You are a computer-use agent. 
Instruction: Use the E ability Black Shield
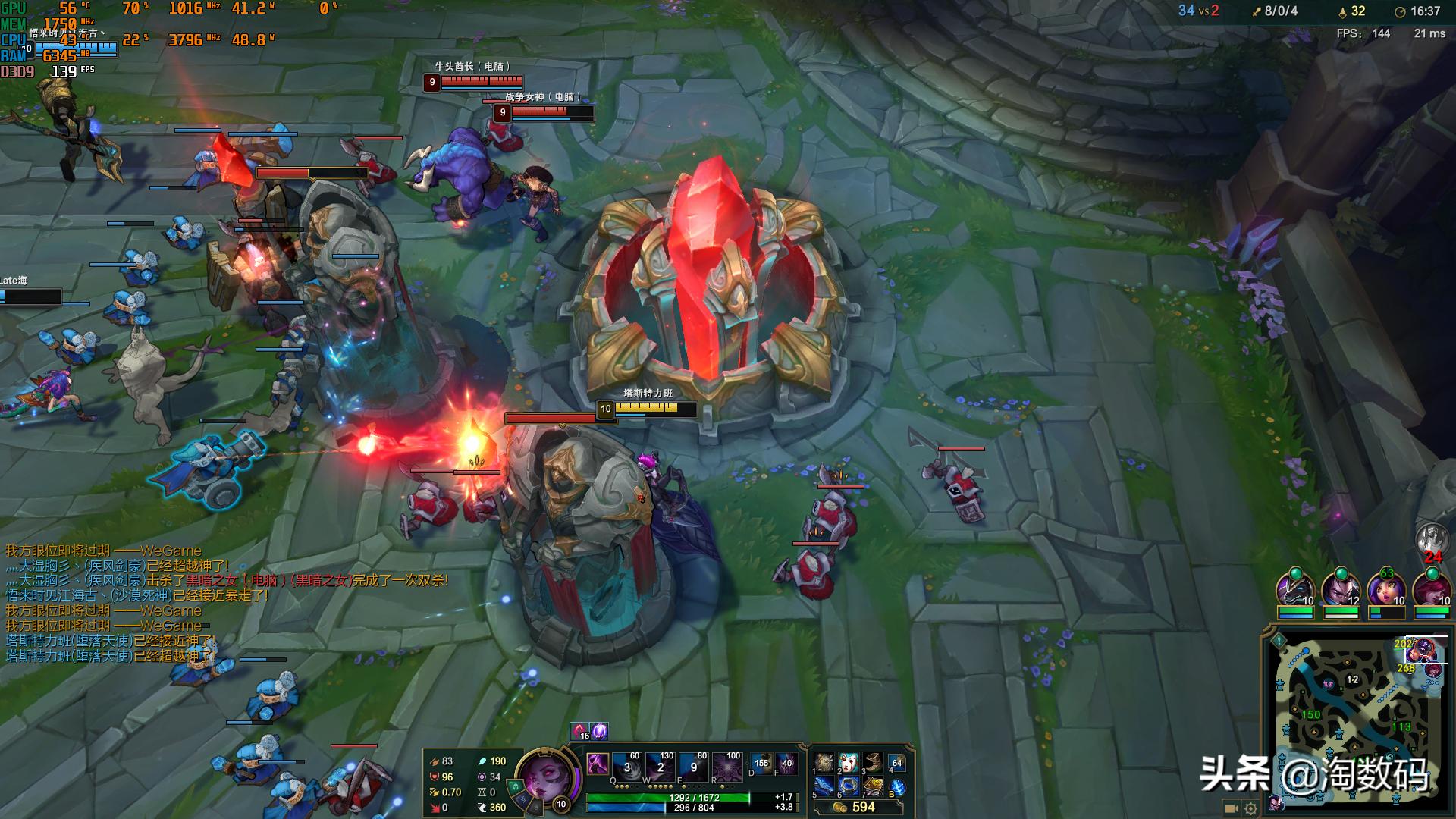click(693, 767)
